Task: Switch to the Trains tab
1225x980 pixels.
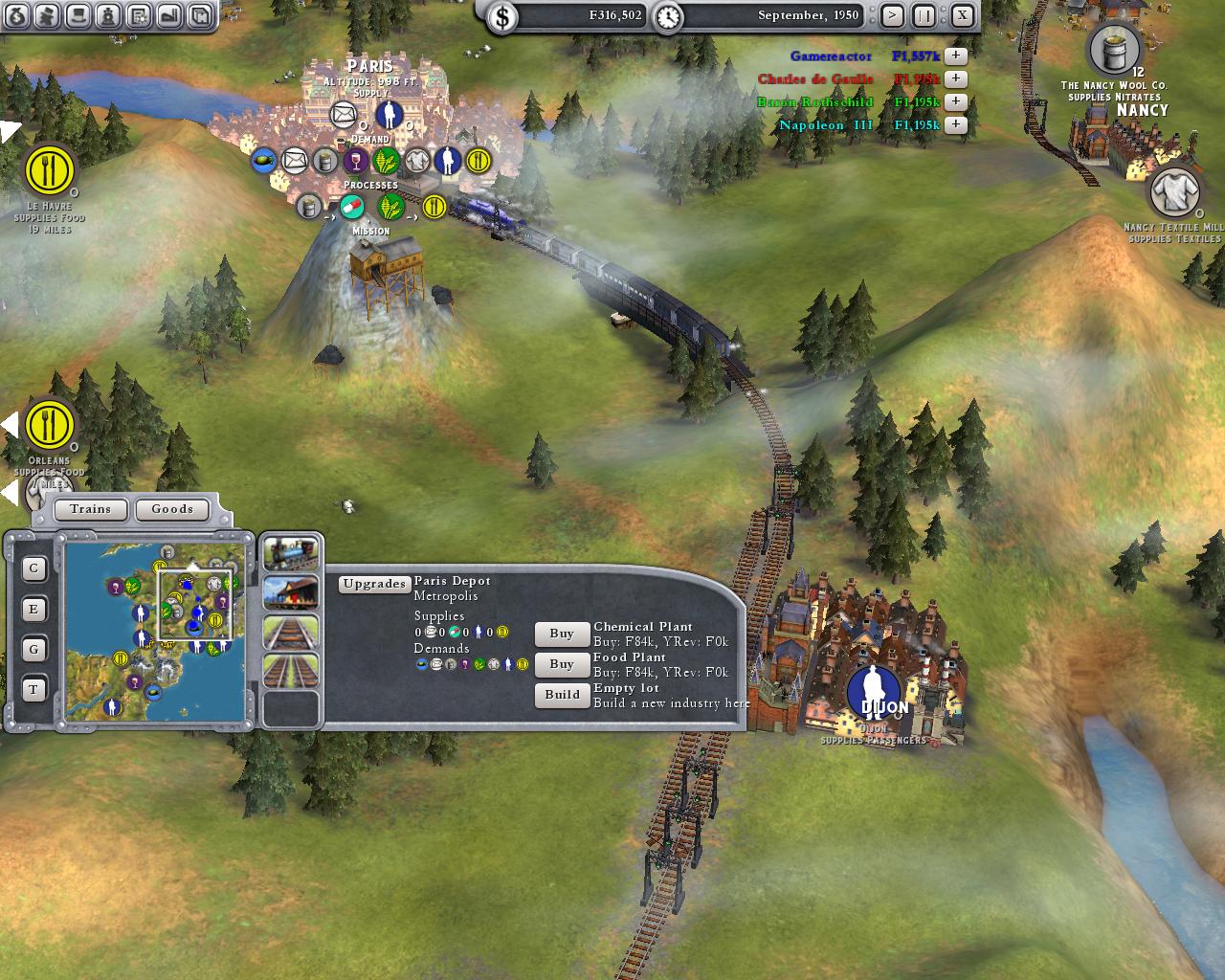Action: (x=90, y=509)
